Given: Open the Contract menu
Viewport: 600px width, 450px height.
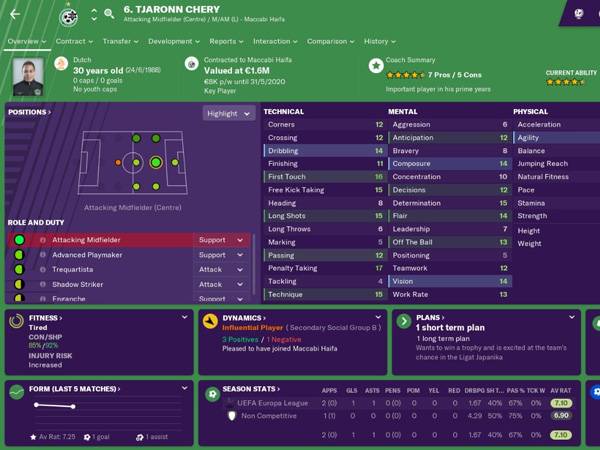Looking at the screenshot, I should 72,42.
